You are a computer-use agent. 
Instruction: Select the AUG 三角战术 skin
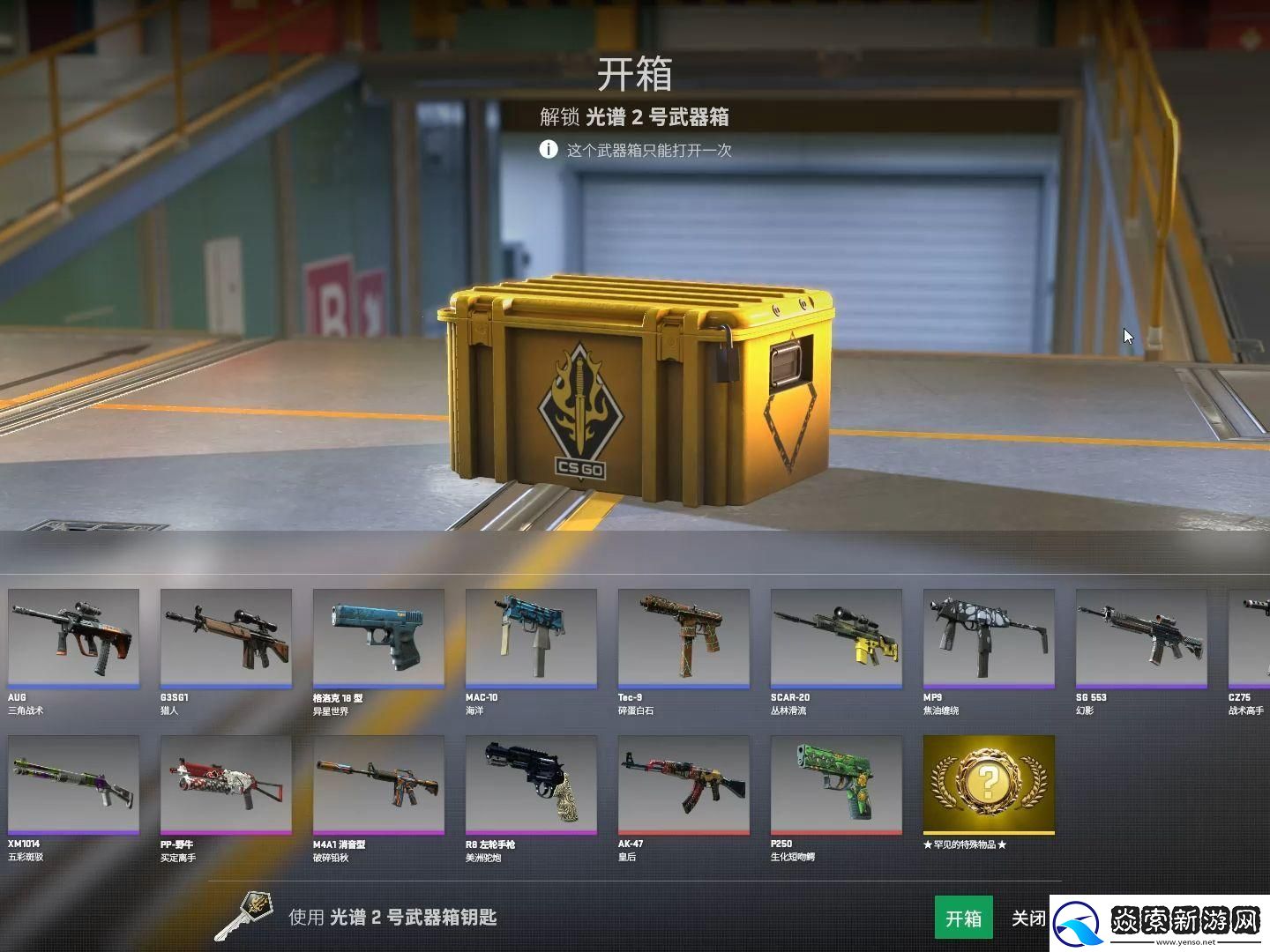73,639
